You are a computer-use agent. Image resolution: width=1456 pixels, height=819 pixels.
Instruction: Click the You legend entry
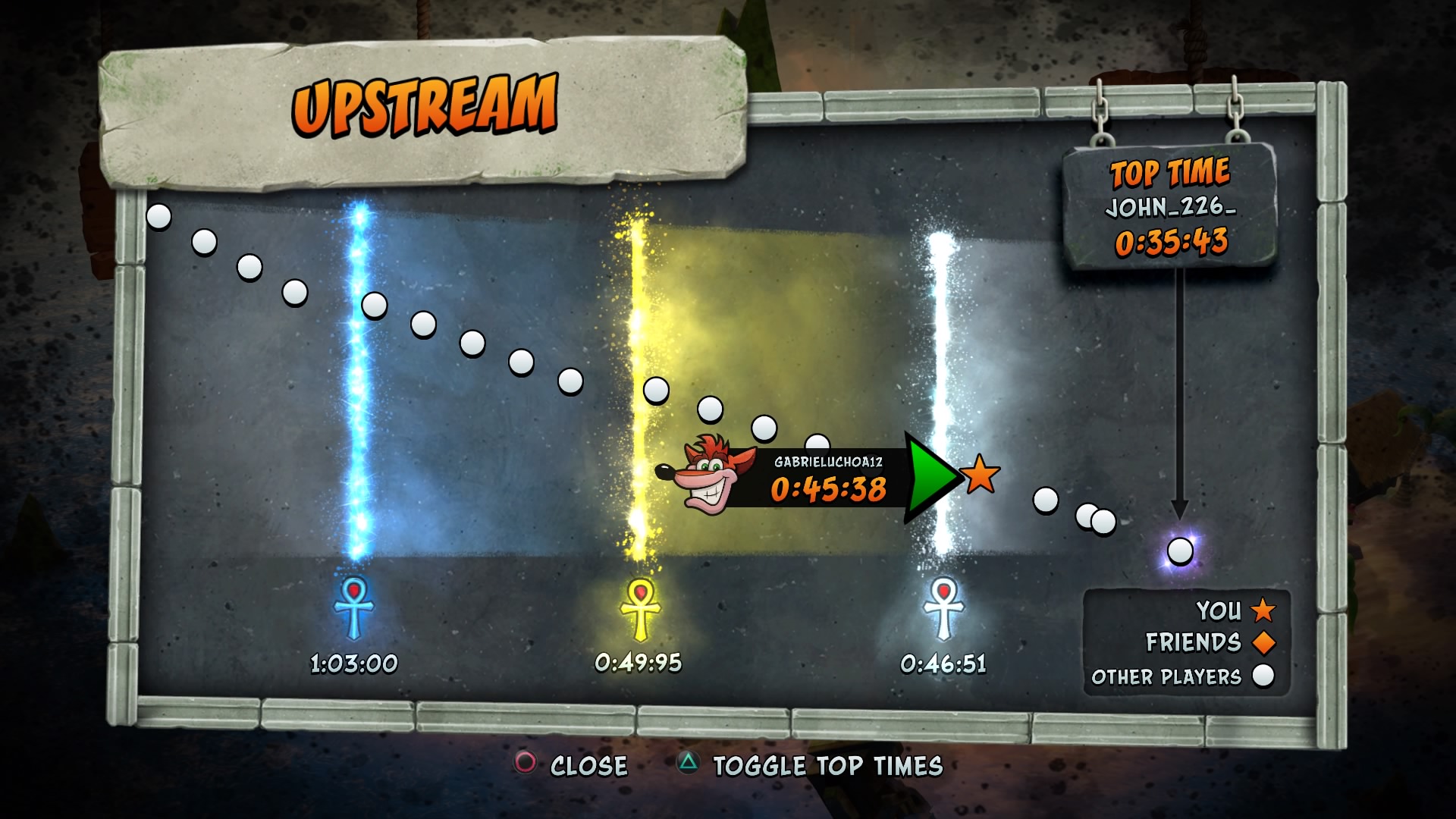1235,610
